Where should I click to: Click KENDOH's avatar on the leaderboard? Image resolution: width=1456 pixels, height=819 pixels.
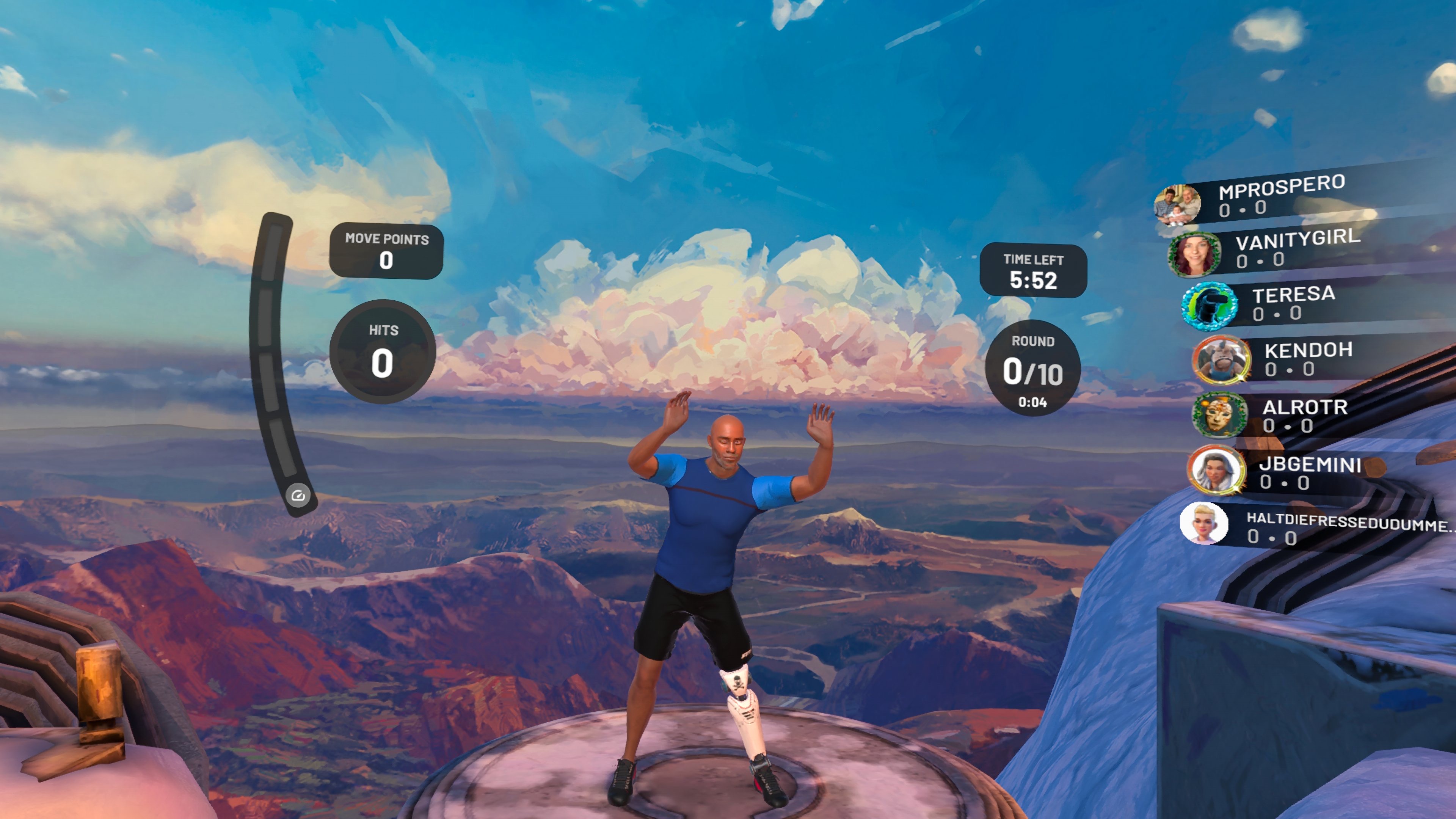coord(1221,359)
